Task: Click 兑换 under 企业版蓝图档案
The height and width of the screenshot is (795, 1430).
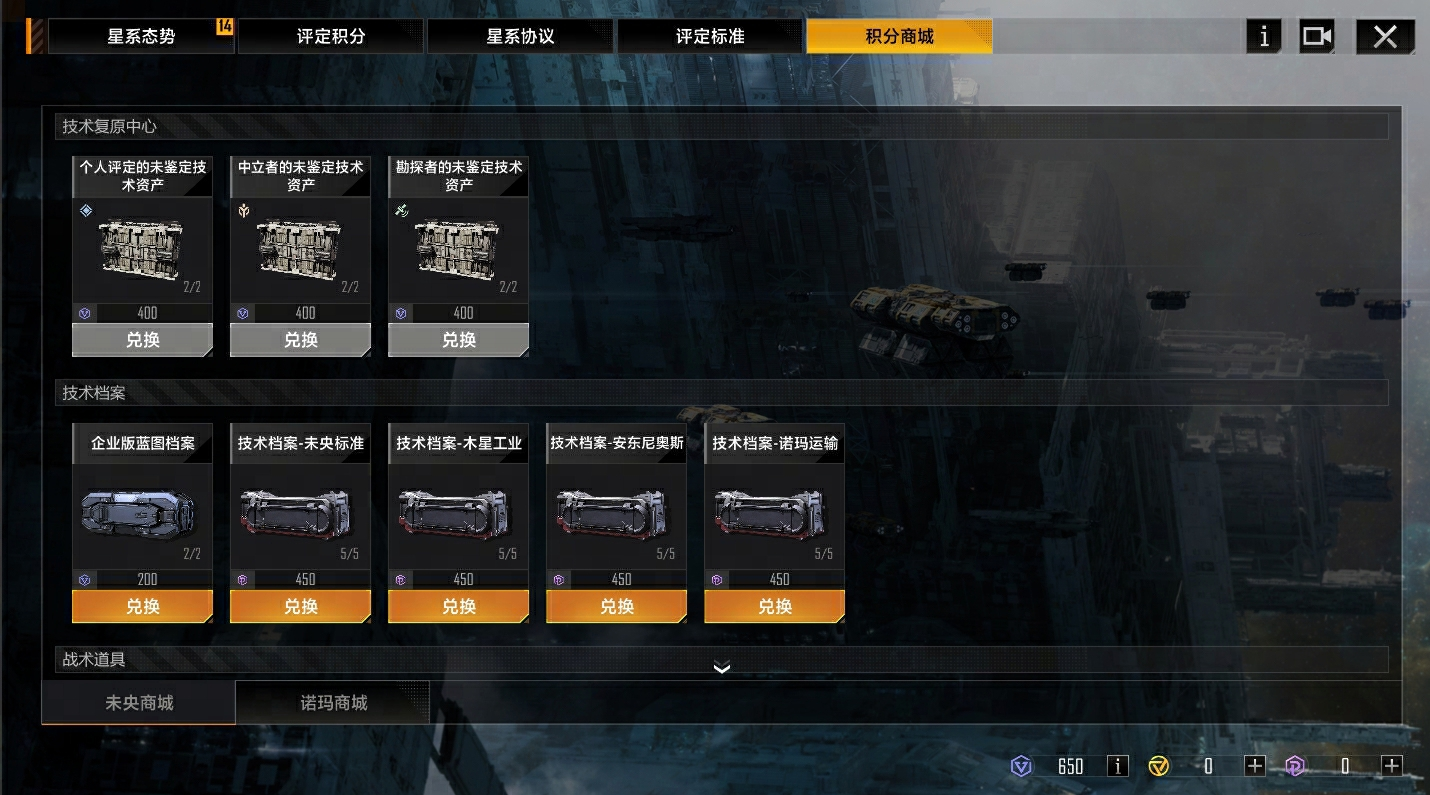Action: point(141,605)
